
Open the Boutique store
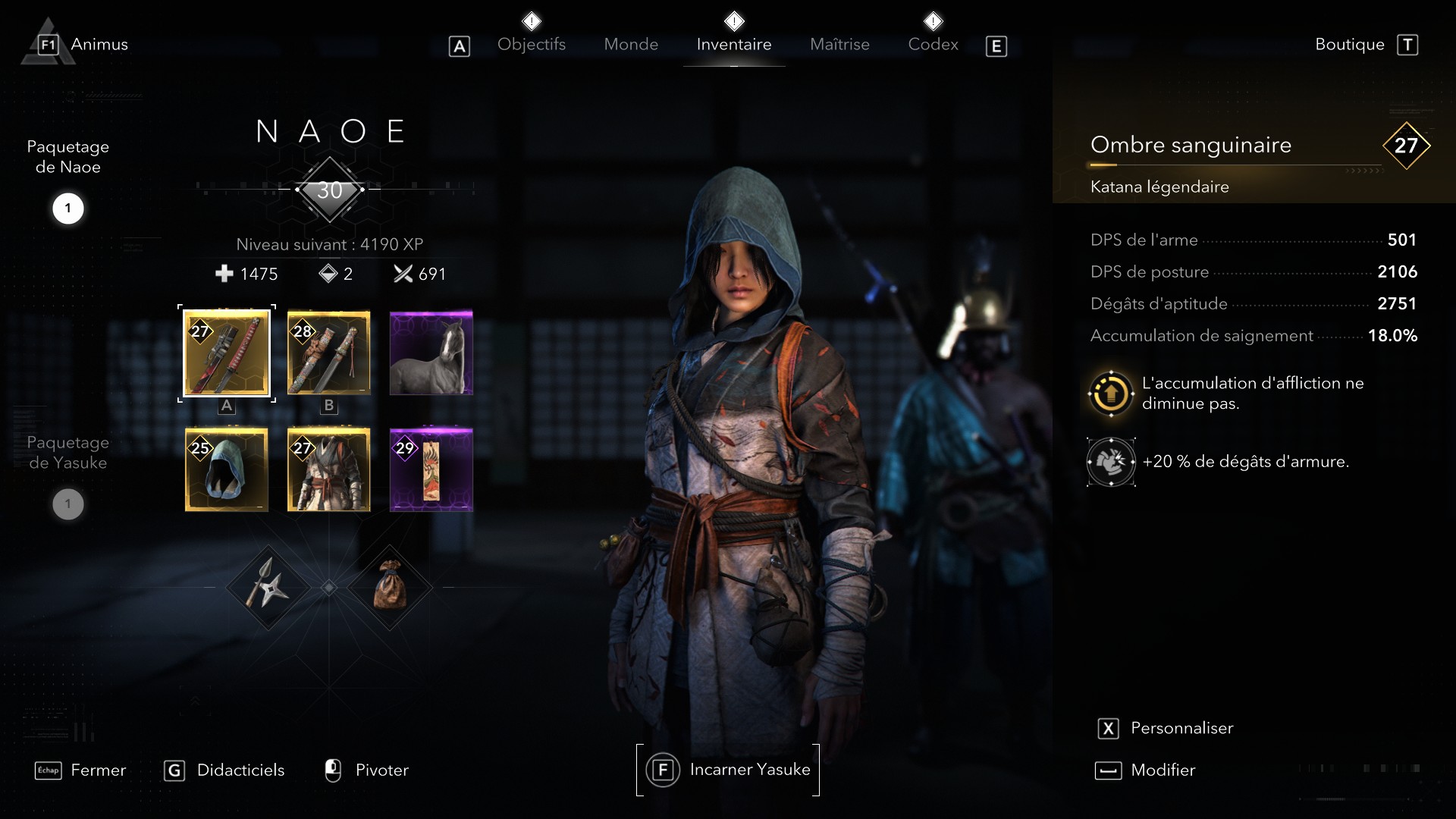[1349, 44]
